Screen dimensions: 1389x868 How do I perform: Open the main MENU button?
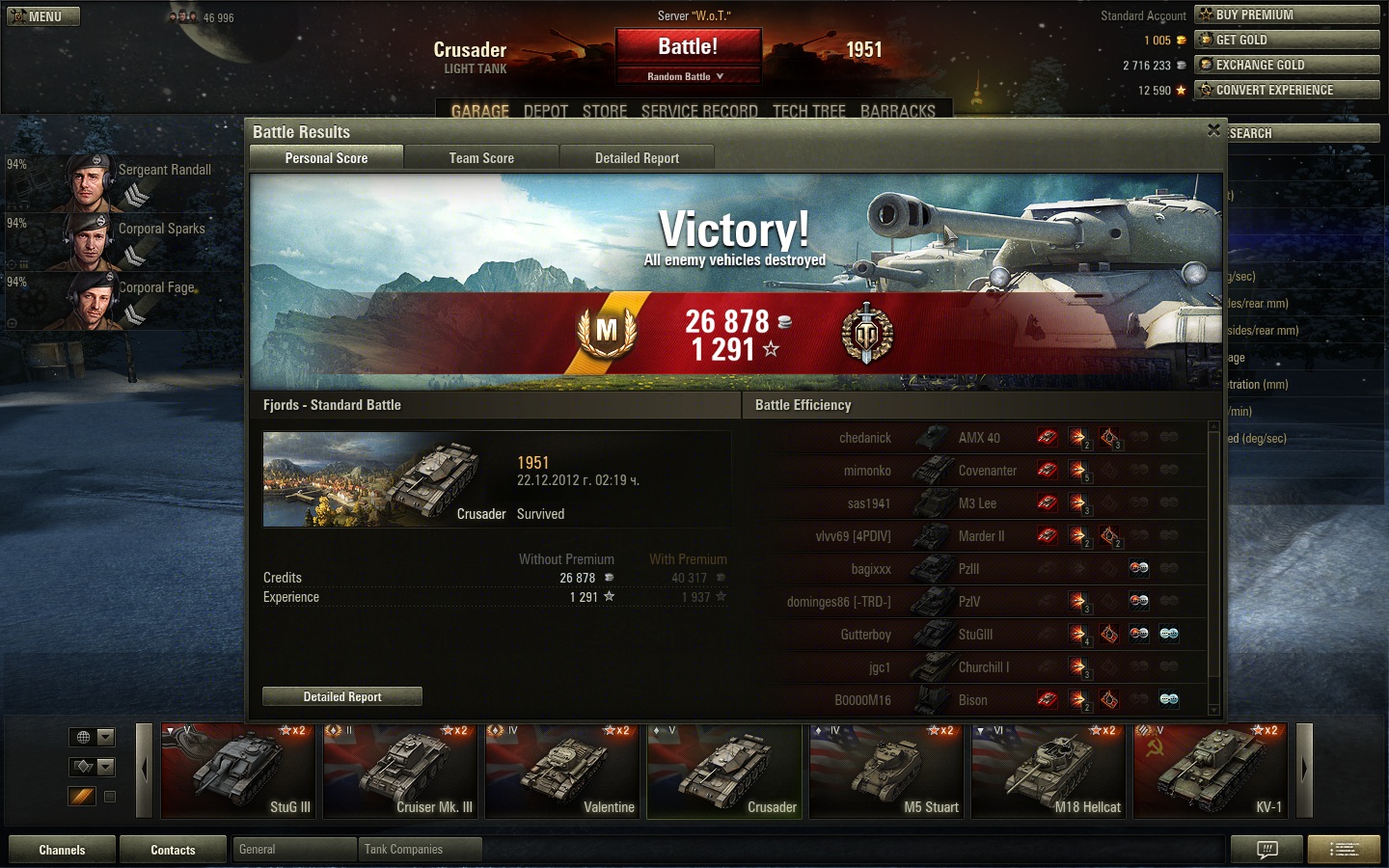pyautogui.click(x=43, y=16)
